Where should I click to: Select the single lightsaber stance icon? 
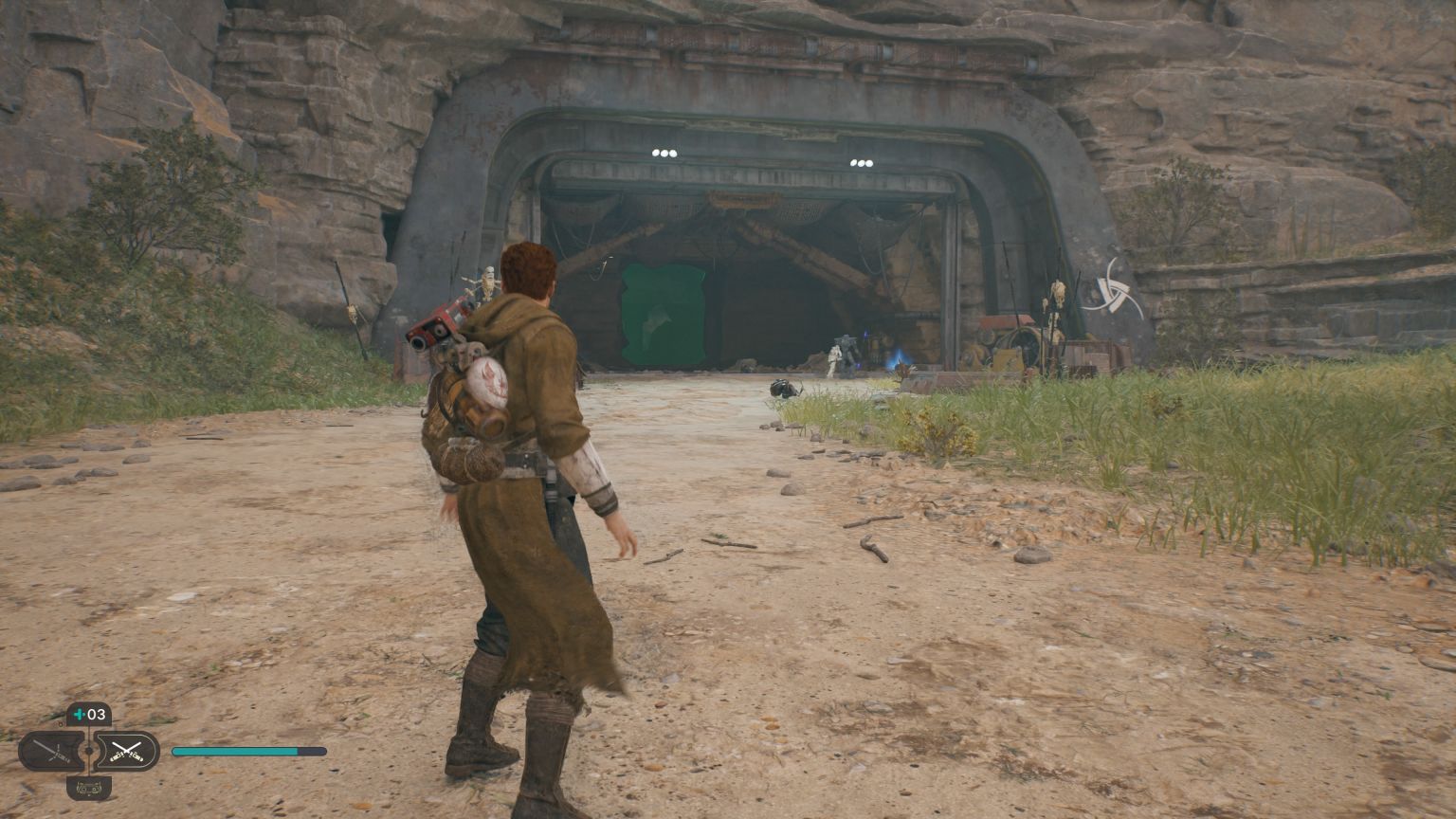click(52, 749)
